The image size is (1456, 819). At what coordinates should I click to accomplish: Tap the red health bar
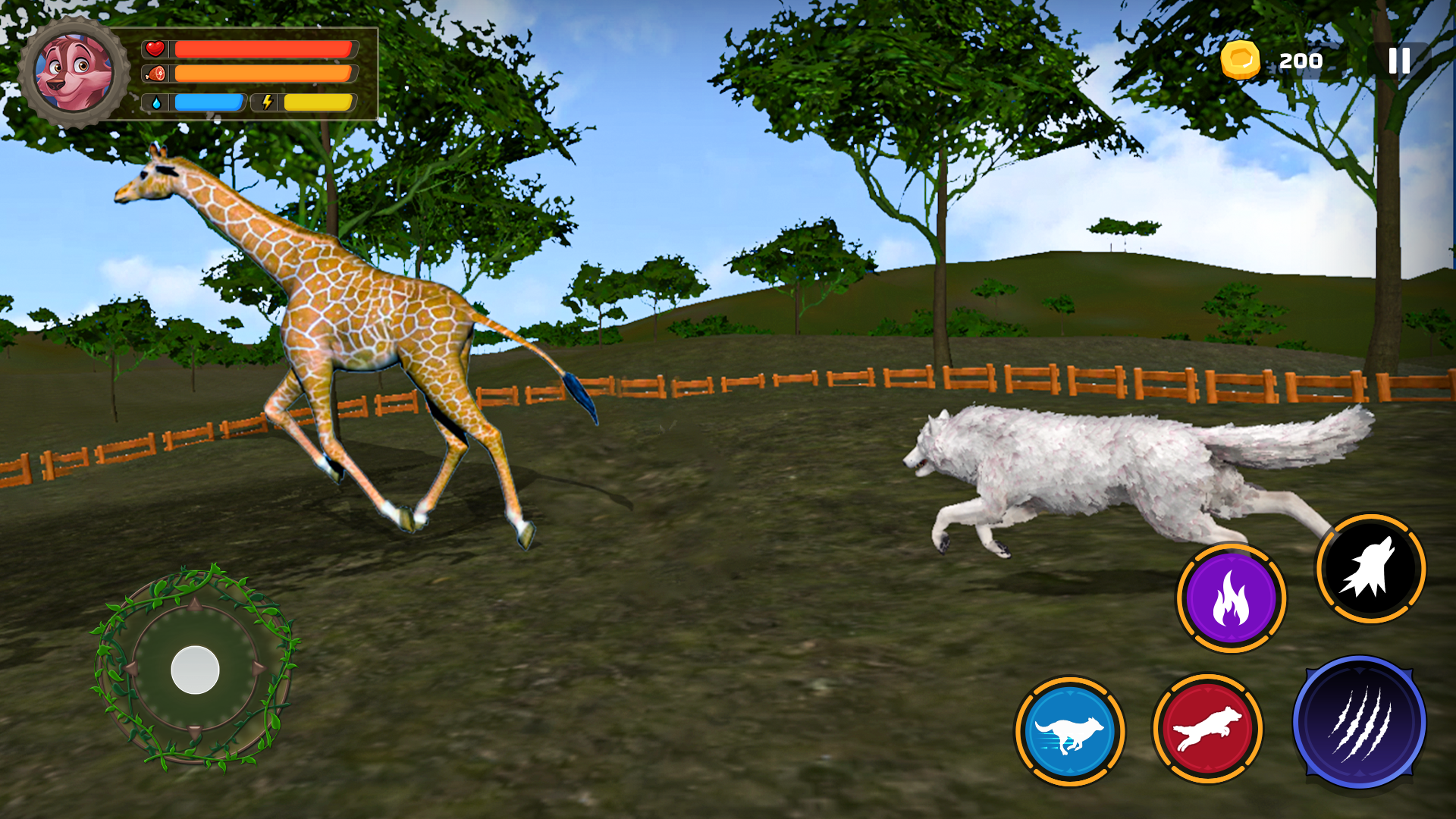pos(262,50)
